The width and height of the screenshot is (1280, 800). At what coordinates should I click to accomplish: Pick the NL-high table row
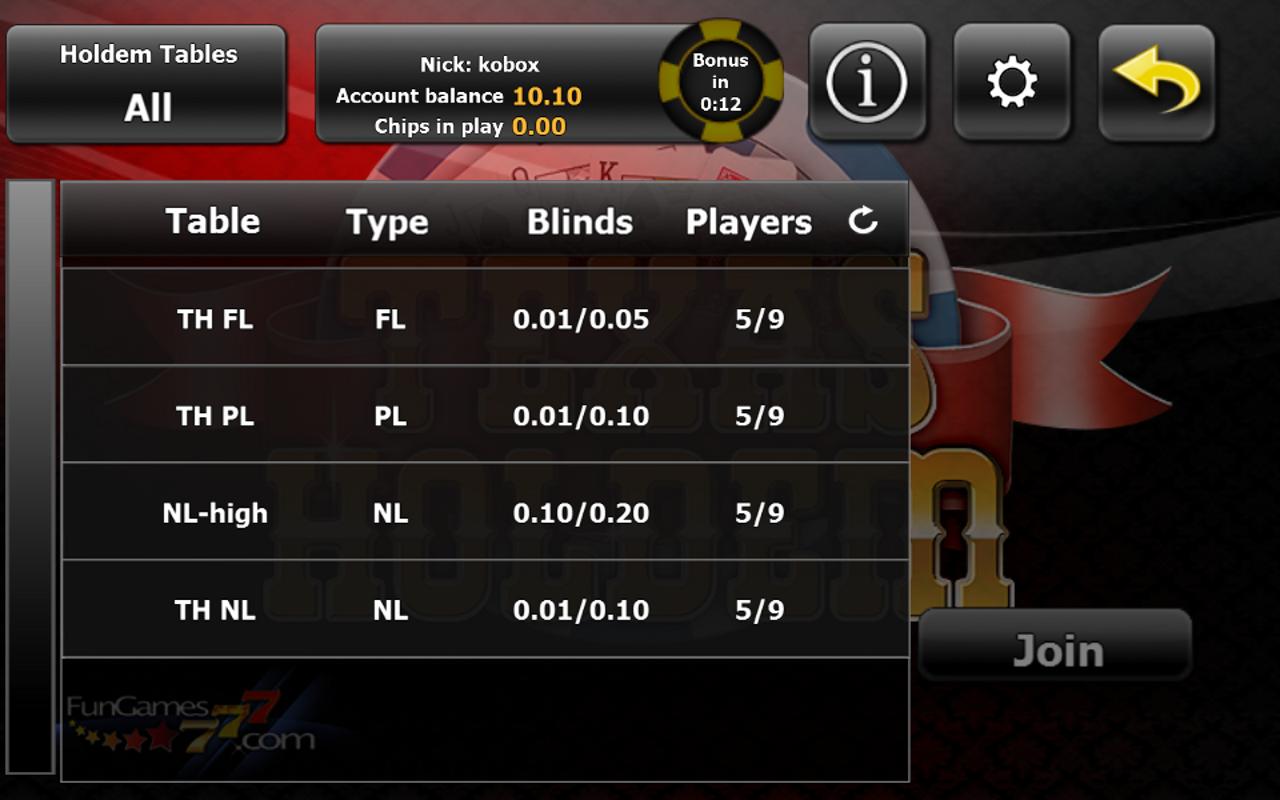[485, 512]
